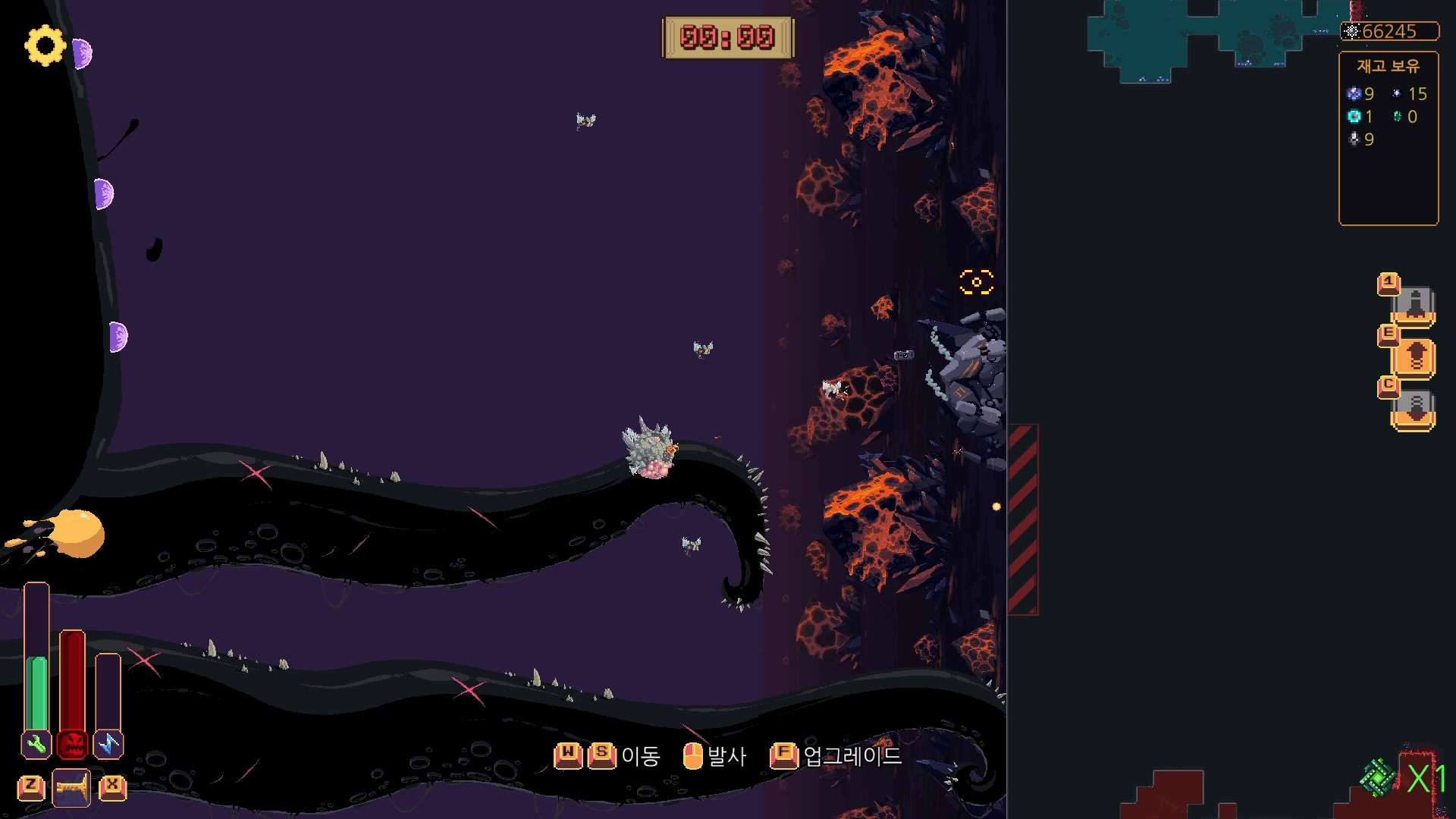Open settings with the yellow gear icon
The width and height of the screenshot is (1456, 819).
[x=45, y=45]
